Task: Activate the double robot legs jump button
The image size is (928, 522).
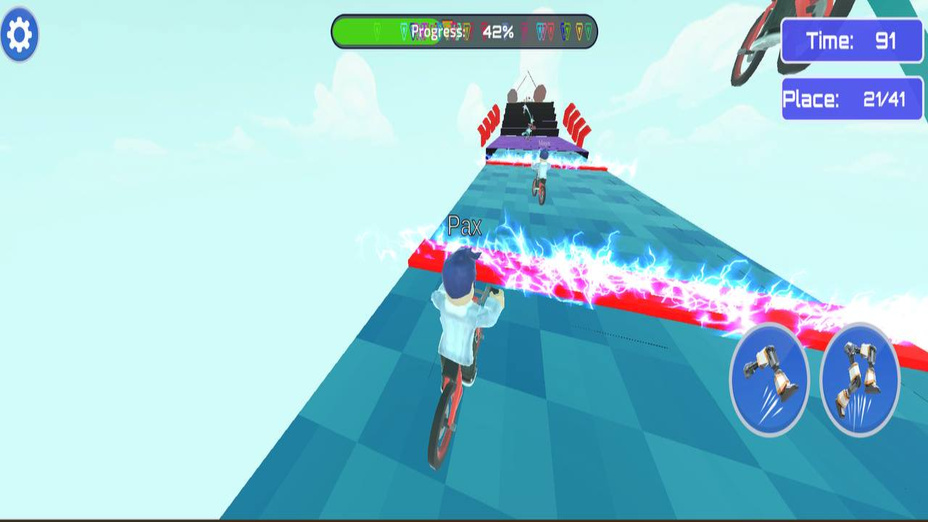Action: click(x=859, y=379)
